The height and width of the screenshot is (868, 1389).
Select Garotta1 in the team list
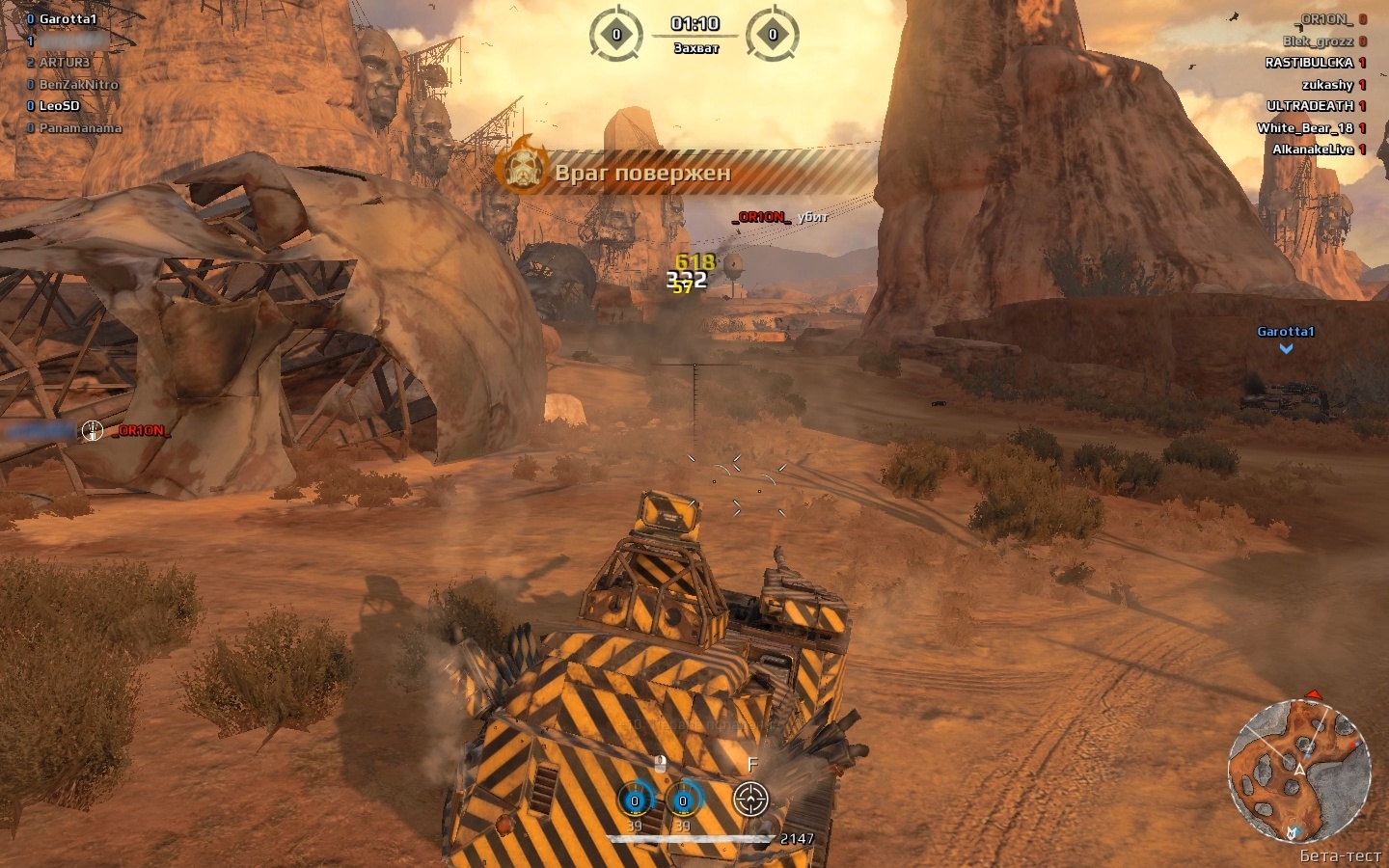[68, 19]
